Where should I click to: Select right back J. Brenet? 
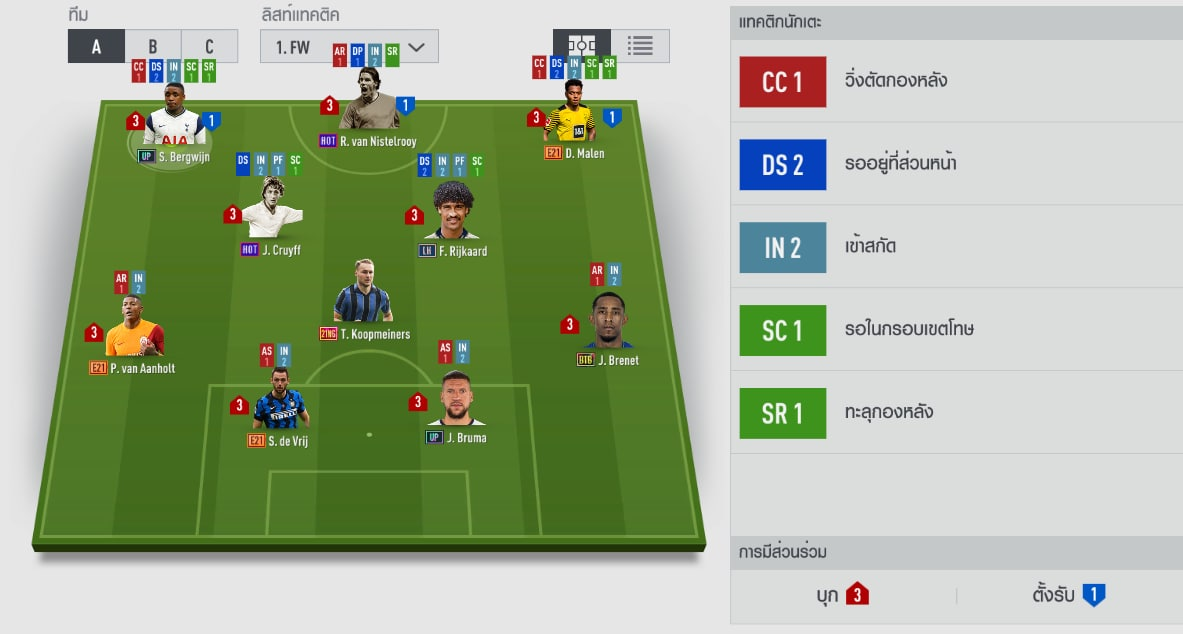610,324
